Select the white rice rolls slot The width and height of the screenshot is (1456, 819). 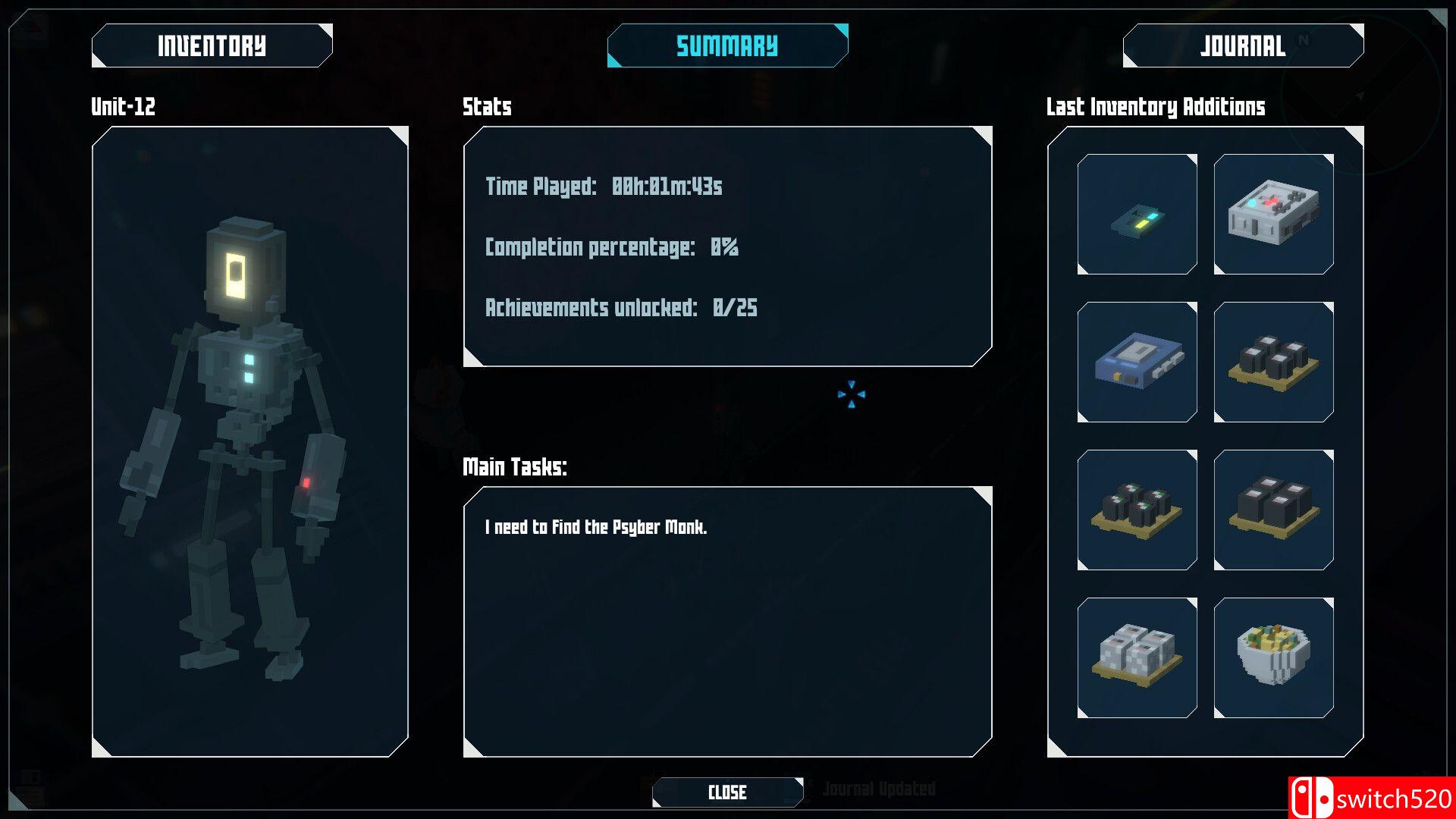(x=1137, y=657)
